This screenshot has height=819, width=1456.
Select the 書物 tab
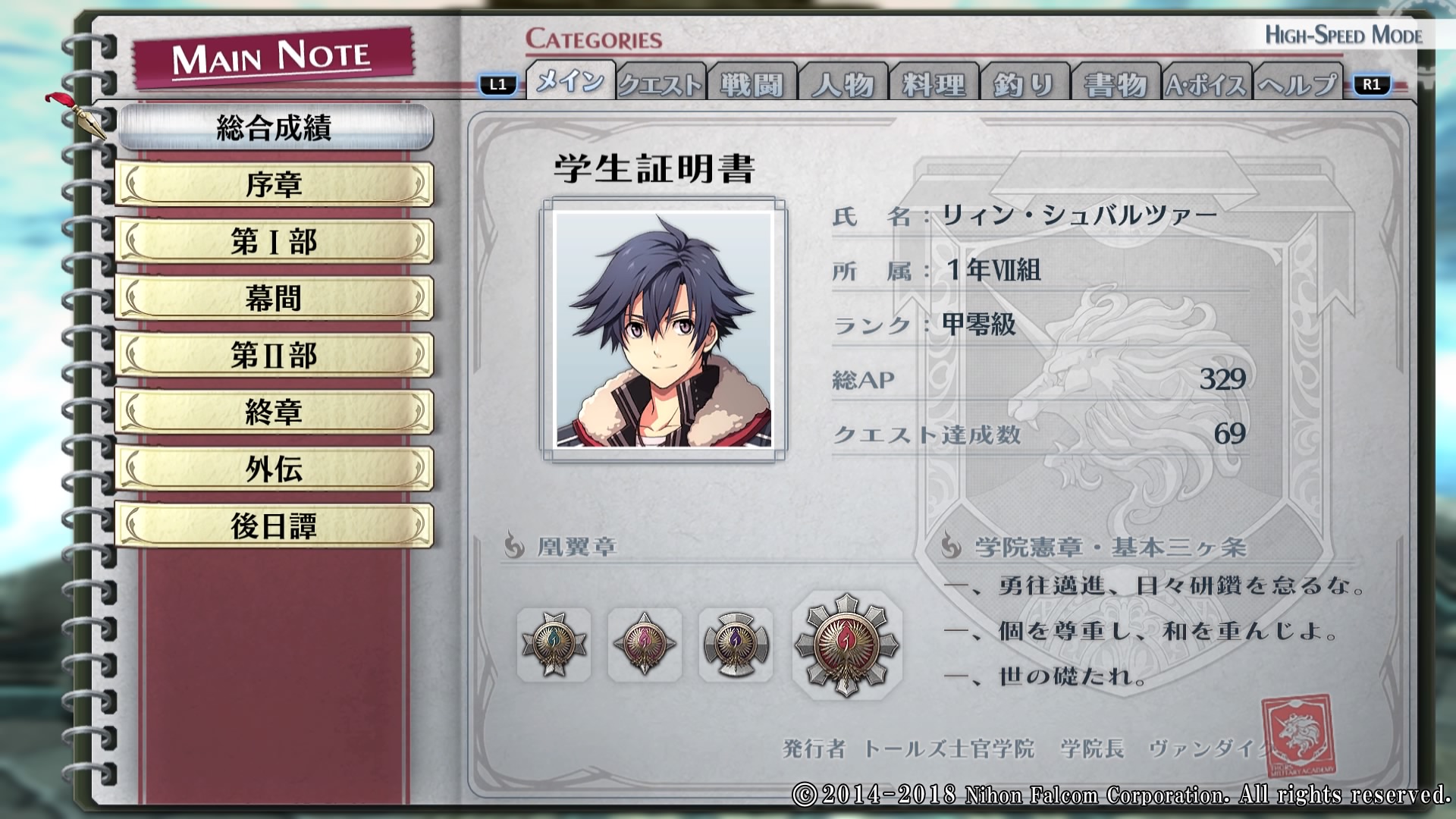tap(1116, 84)
